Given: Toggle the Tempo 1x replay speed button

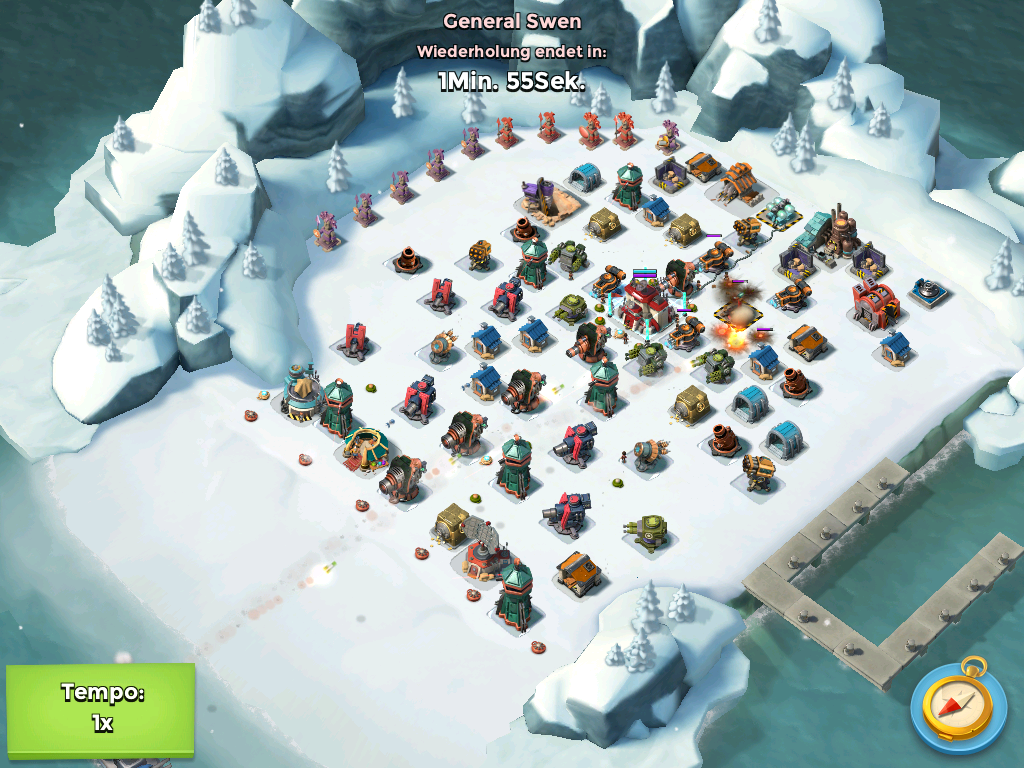Looking at the screenshot, I should click(x=100, y=708).
